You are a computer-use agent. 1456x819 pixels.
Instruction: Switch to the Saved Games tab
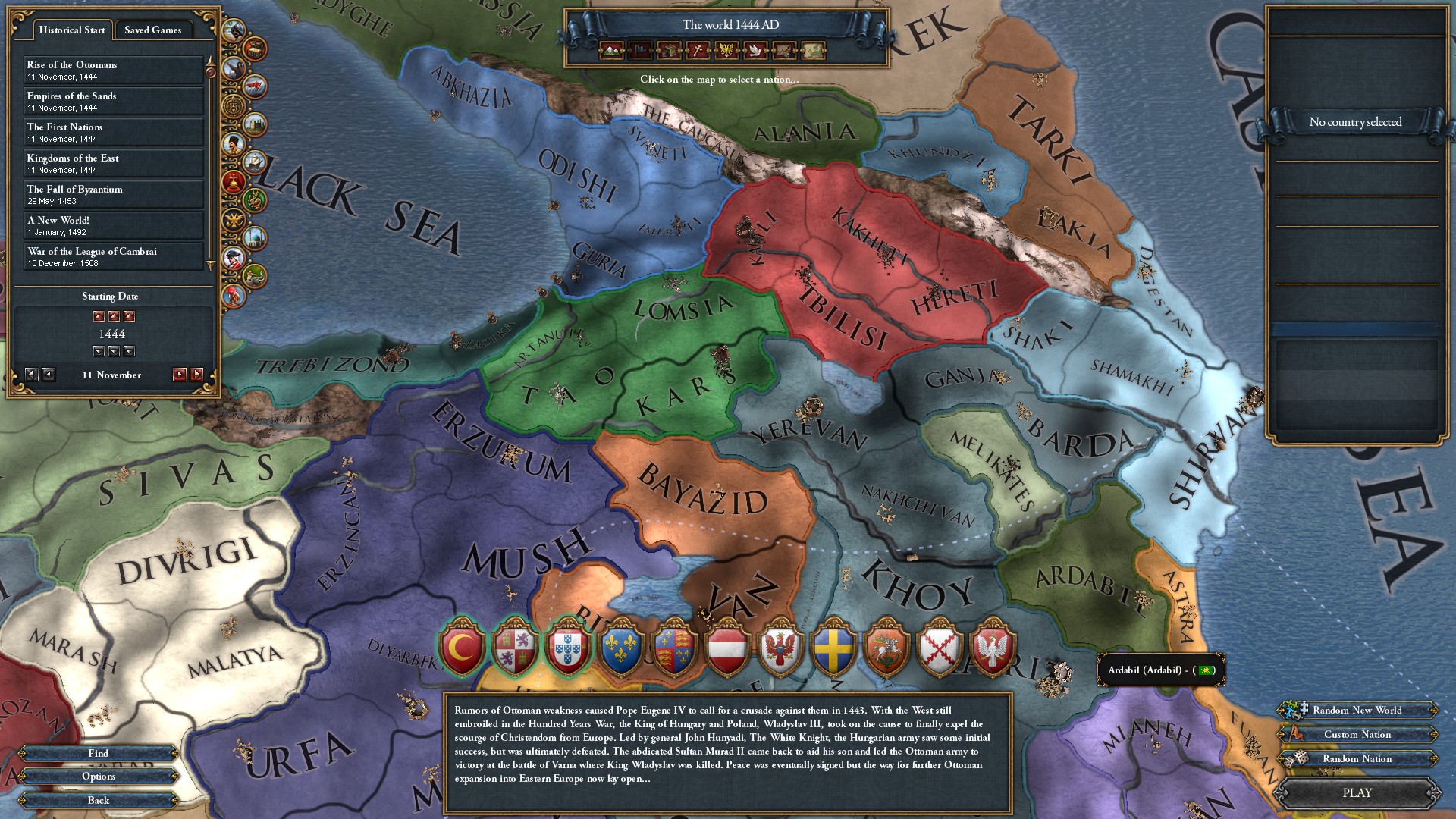click(x=155, y=30)
